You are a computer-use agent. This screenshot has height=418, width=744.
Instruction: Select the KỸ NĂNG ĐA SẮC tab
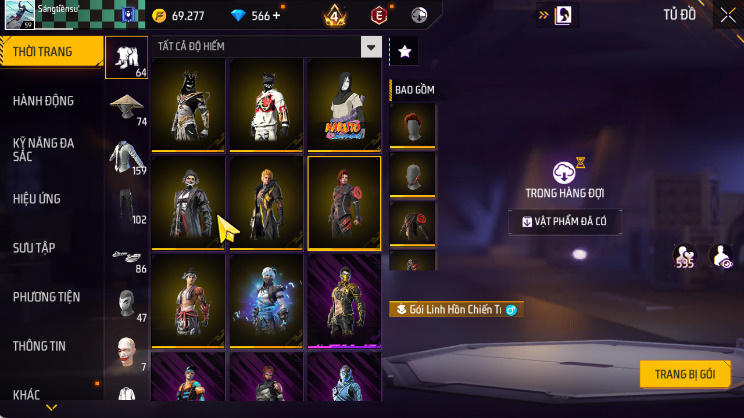tap(43, 150)
